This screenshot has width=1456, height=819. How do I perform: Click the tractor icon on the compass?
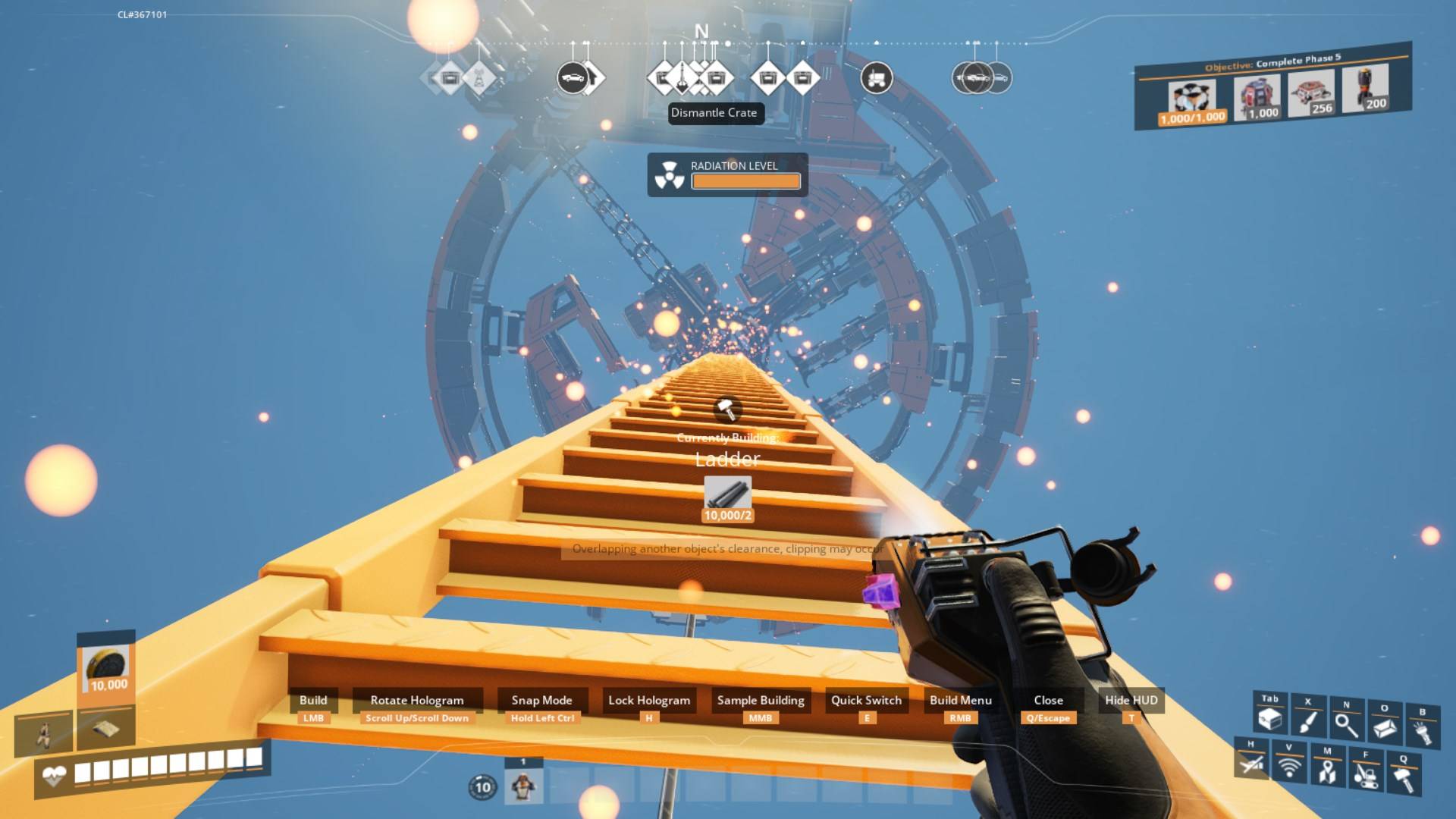pyautogui.click(x=877, y=77)
